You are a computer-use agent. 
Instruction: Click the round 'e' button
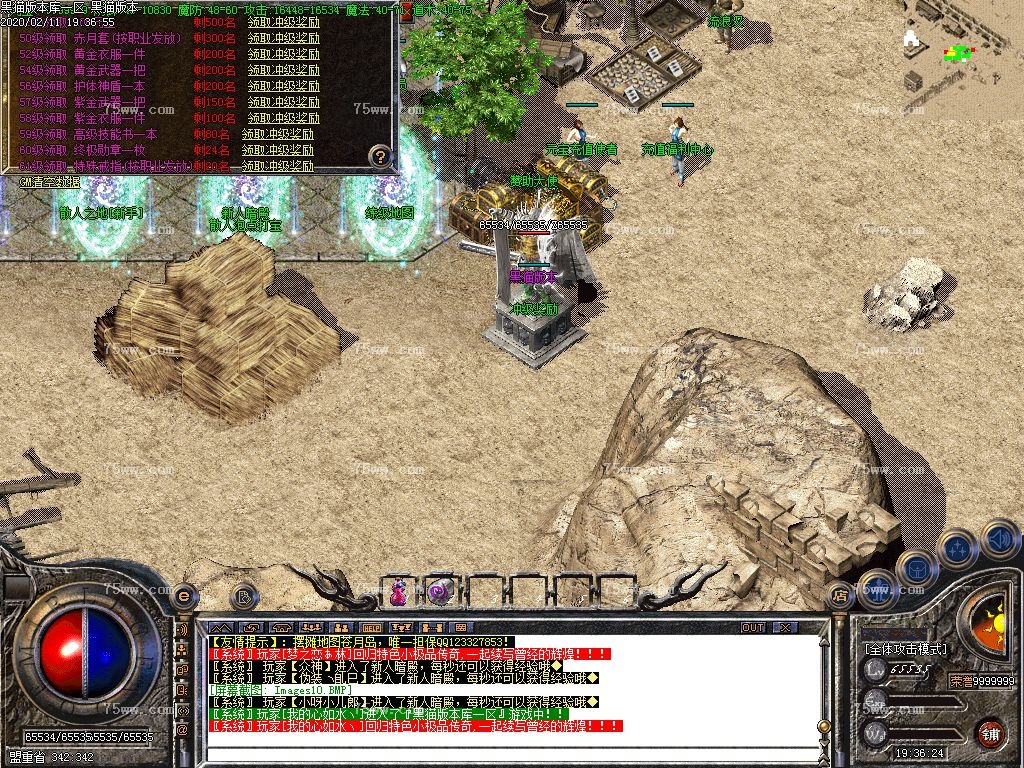point(183,595)
